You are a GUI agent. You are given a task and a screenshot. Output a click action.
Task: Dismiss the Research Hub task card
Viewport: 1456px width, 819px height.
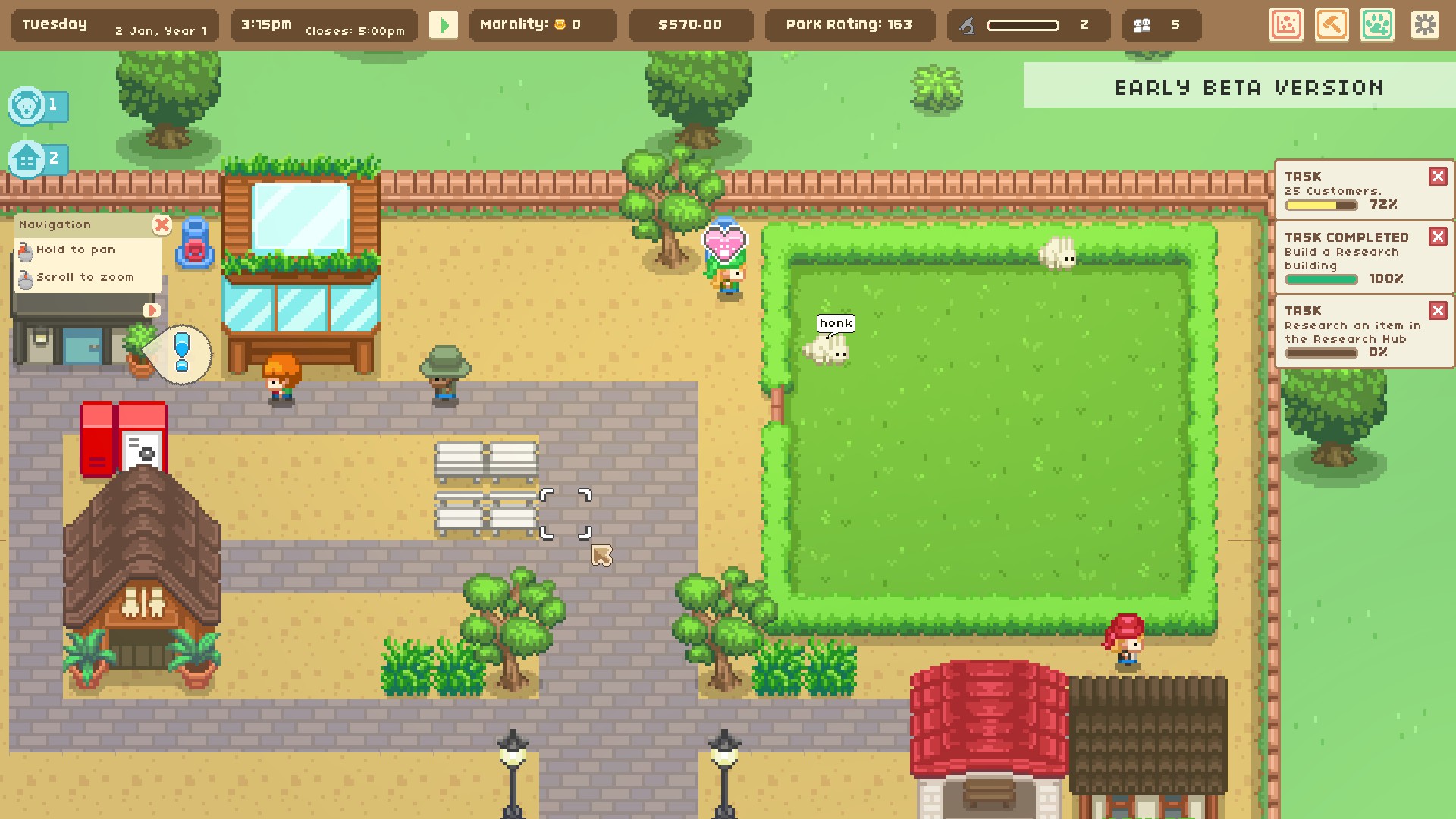1439,310
